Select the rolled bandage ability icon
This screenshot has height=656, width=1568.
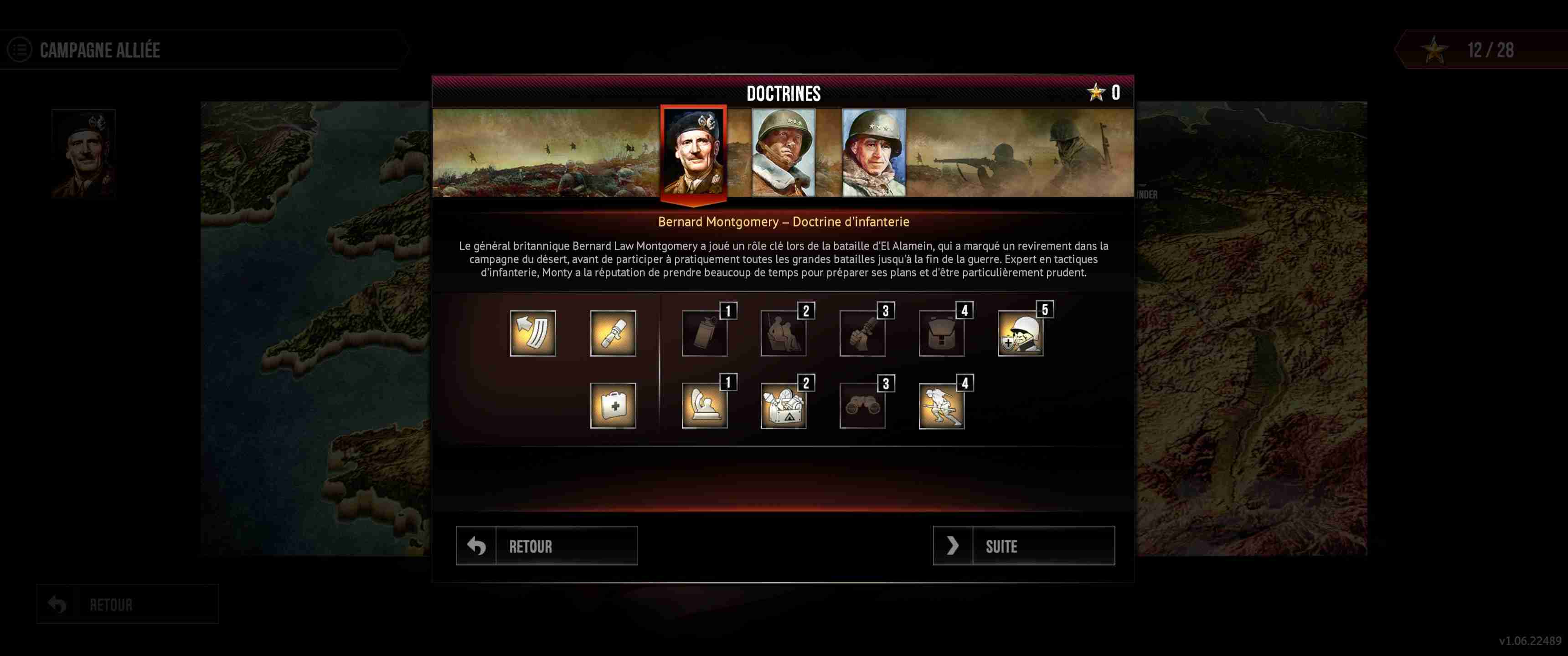(613, 333)
